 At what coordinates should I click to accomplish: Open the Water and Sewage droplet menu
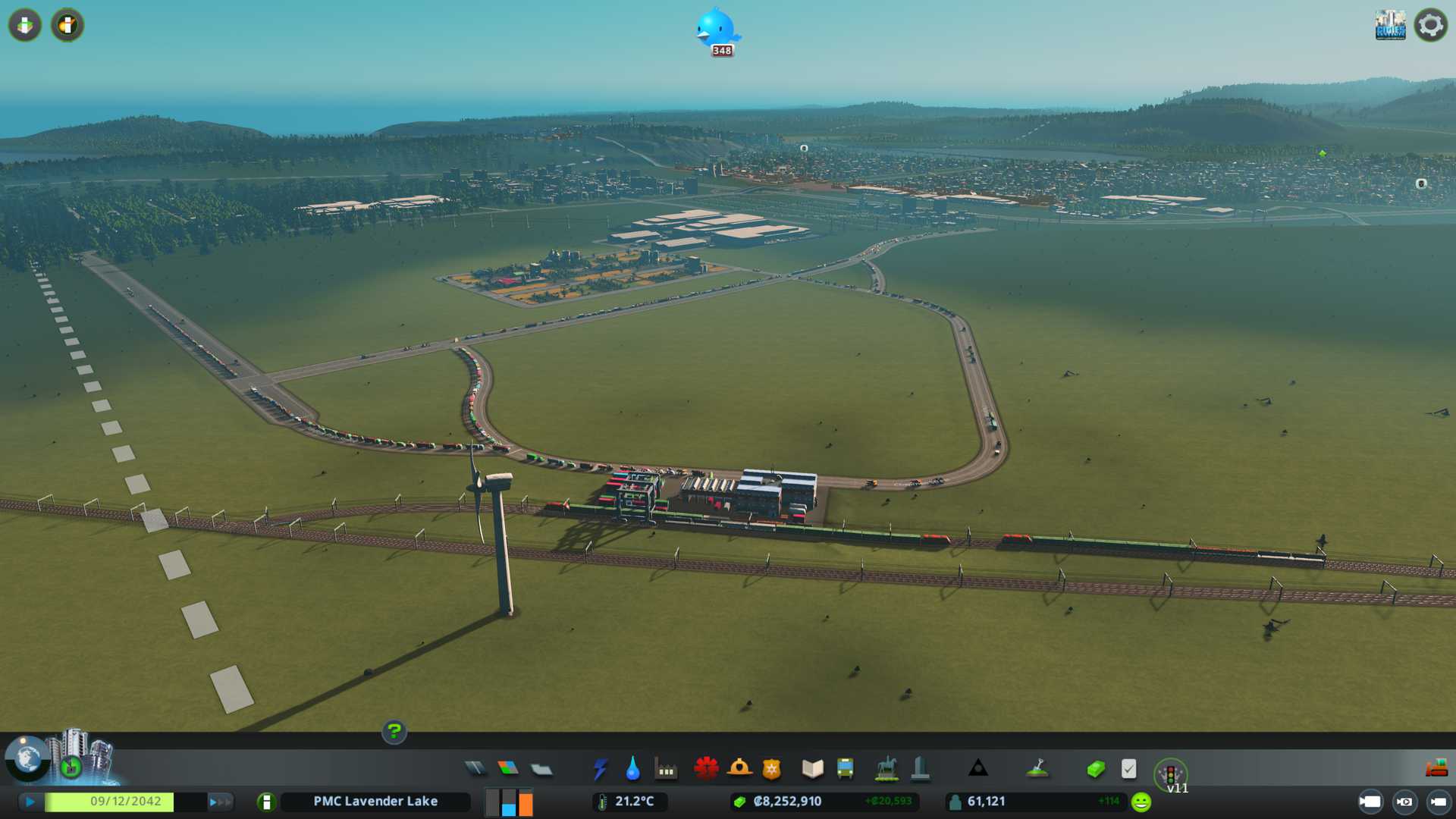coord(632,770)
